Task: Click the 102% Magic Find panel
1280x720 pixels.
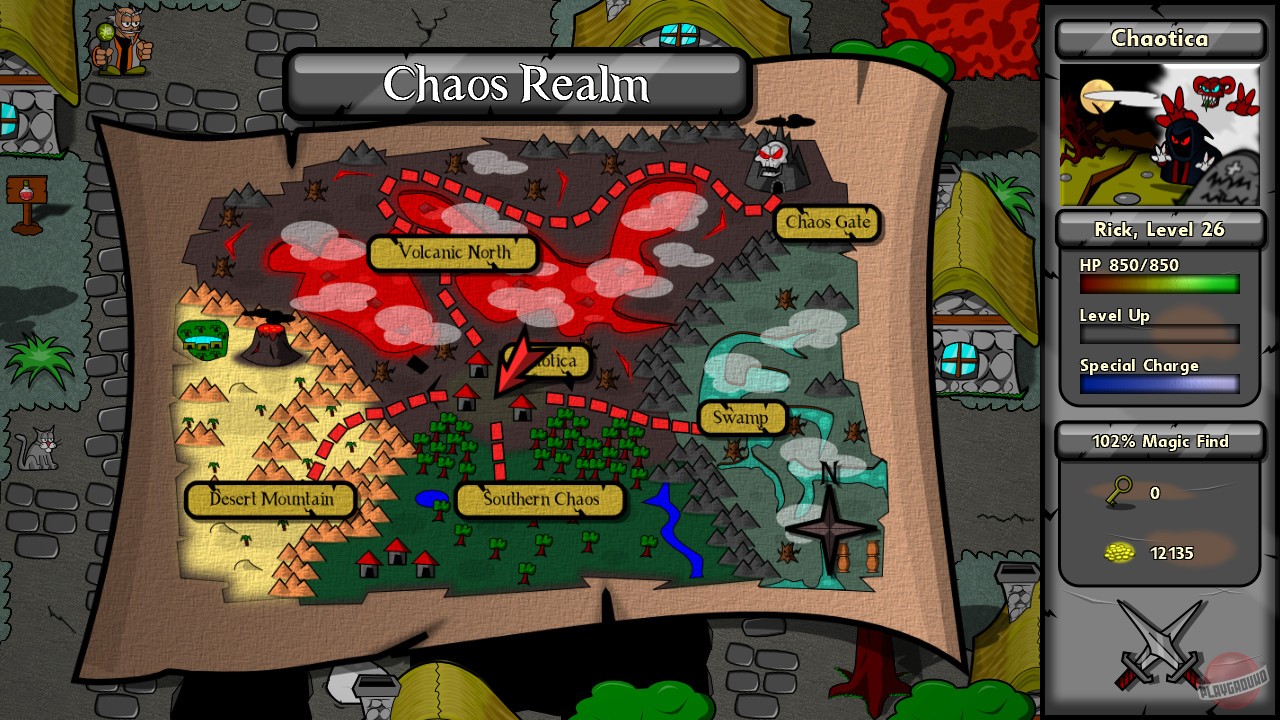Action: pyautogui.click(x=1159, y=441)
